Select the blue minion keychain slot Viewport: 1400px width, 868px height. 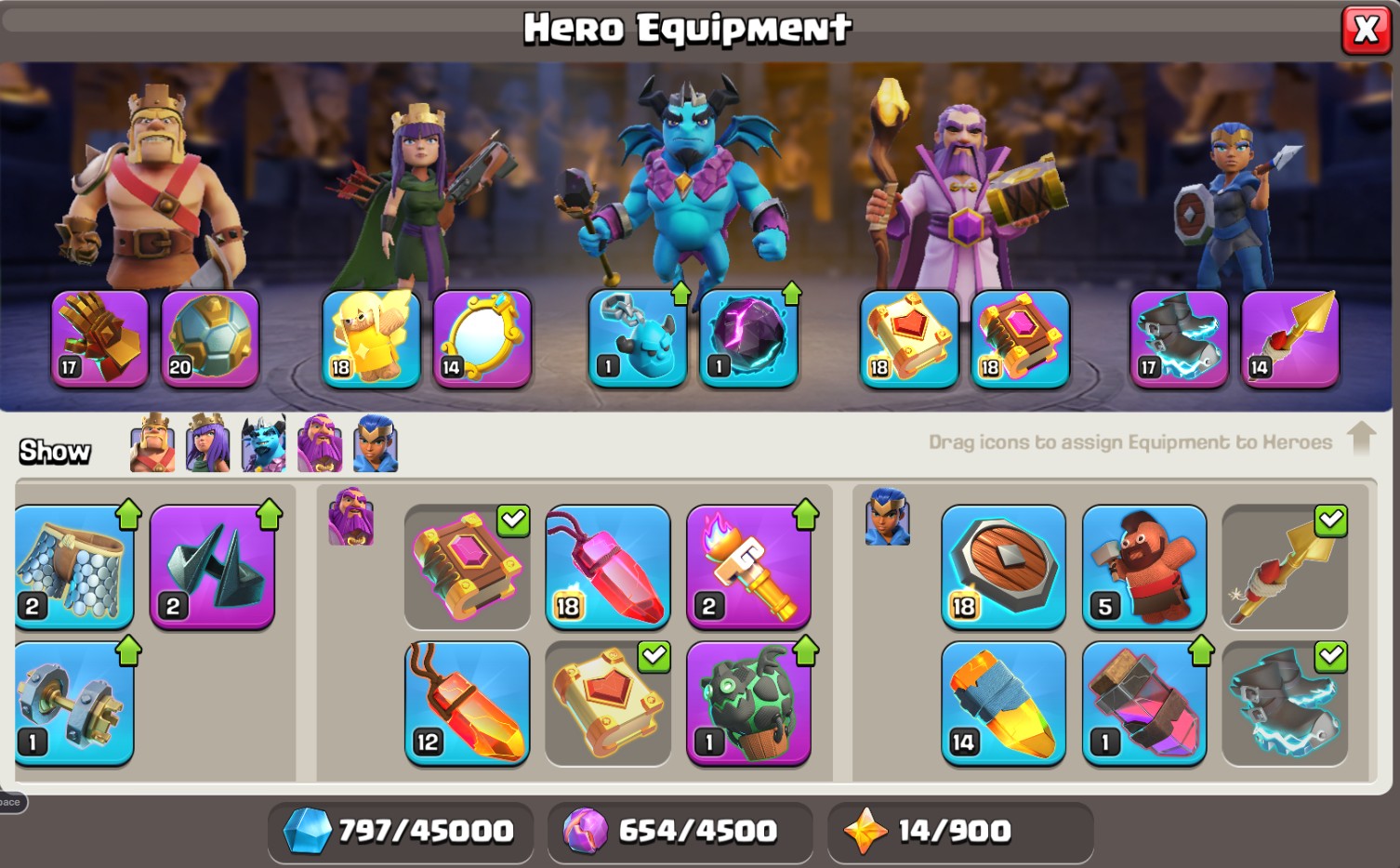coord(638,338)
